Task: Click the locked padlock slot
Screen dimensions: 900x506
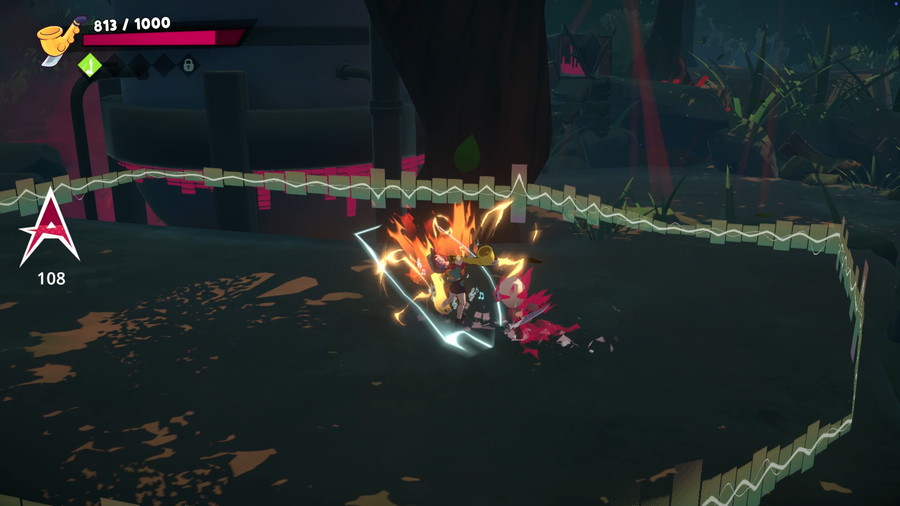Action: (187, 65)
